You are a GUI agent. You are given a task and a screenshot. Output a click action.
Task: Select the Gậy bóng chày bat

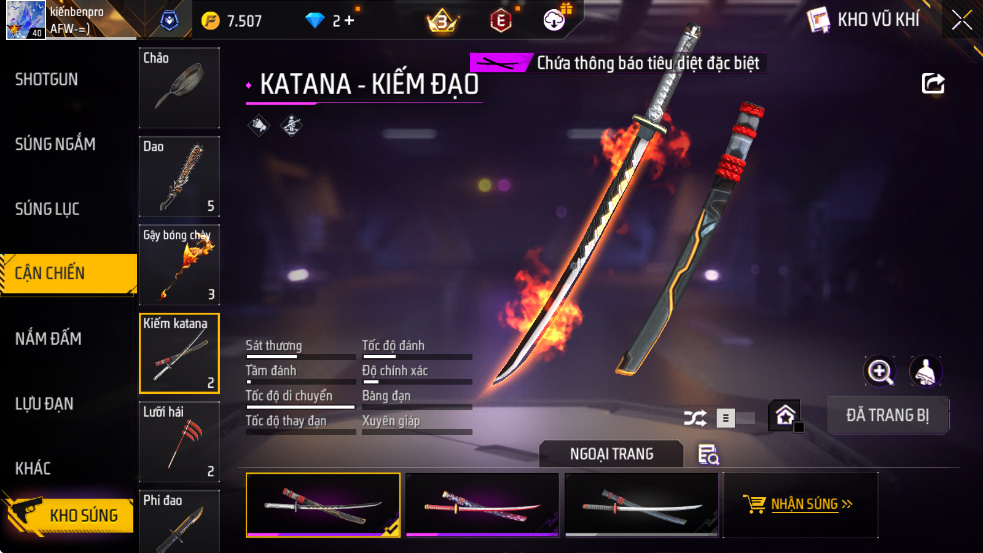(x=179, y=264)
